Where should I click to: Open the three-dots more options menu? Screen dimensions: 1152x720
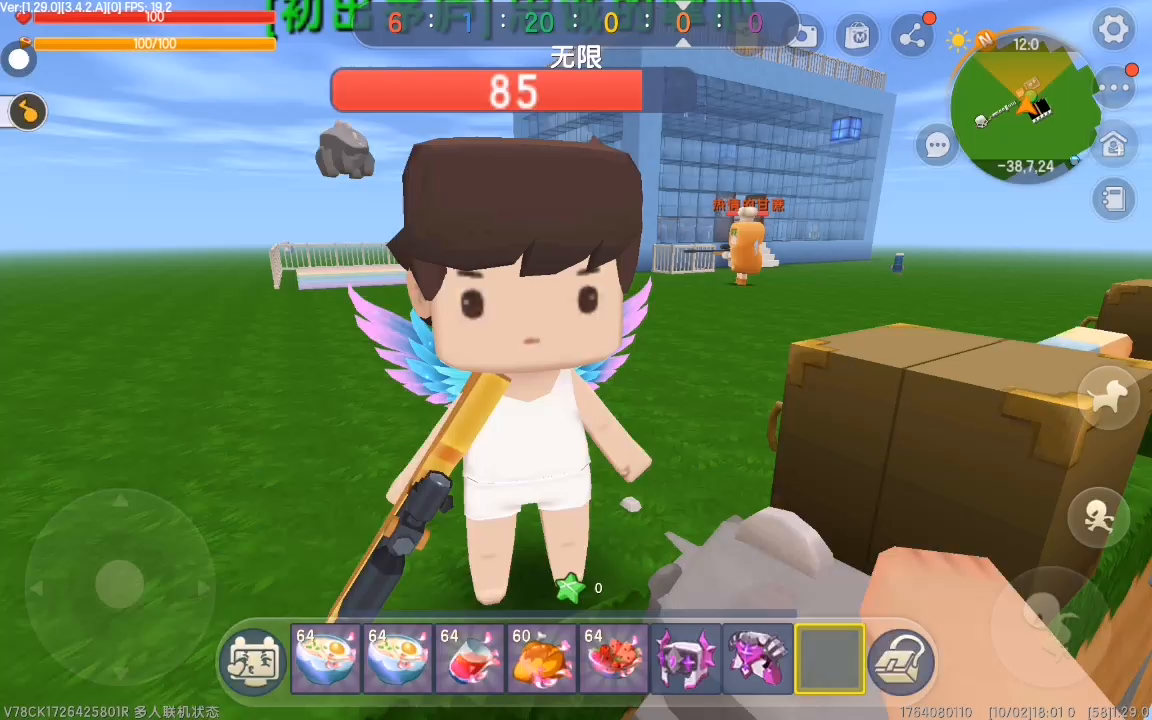pyautogui.click(x=1113, y=88)
